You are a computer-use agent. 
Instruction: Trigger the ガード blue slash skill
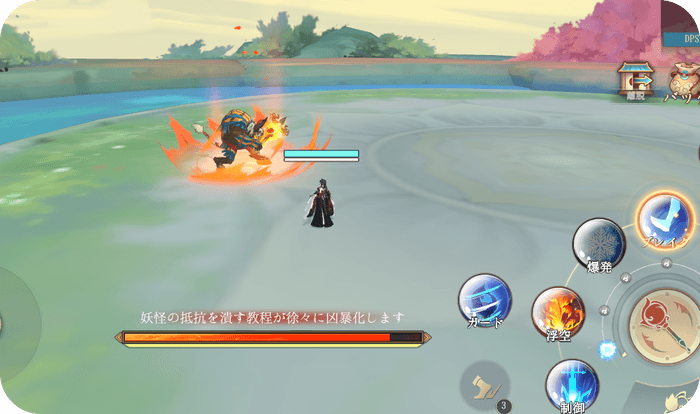[x=485, y=300]
